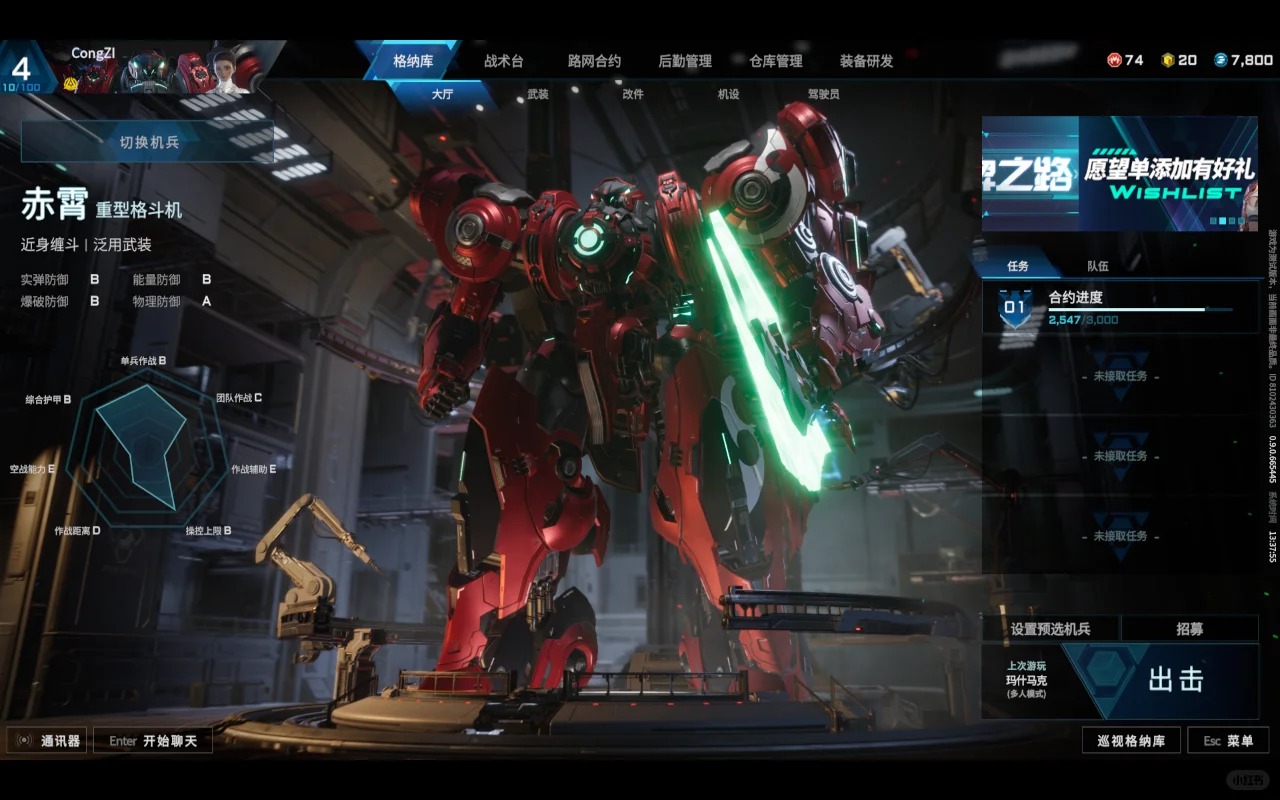The image size is (1280, 800).
Task: Open the 菜单 menu button
Action: (1228, 741)
